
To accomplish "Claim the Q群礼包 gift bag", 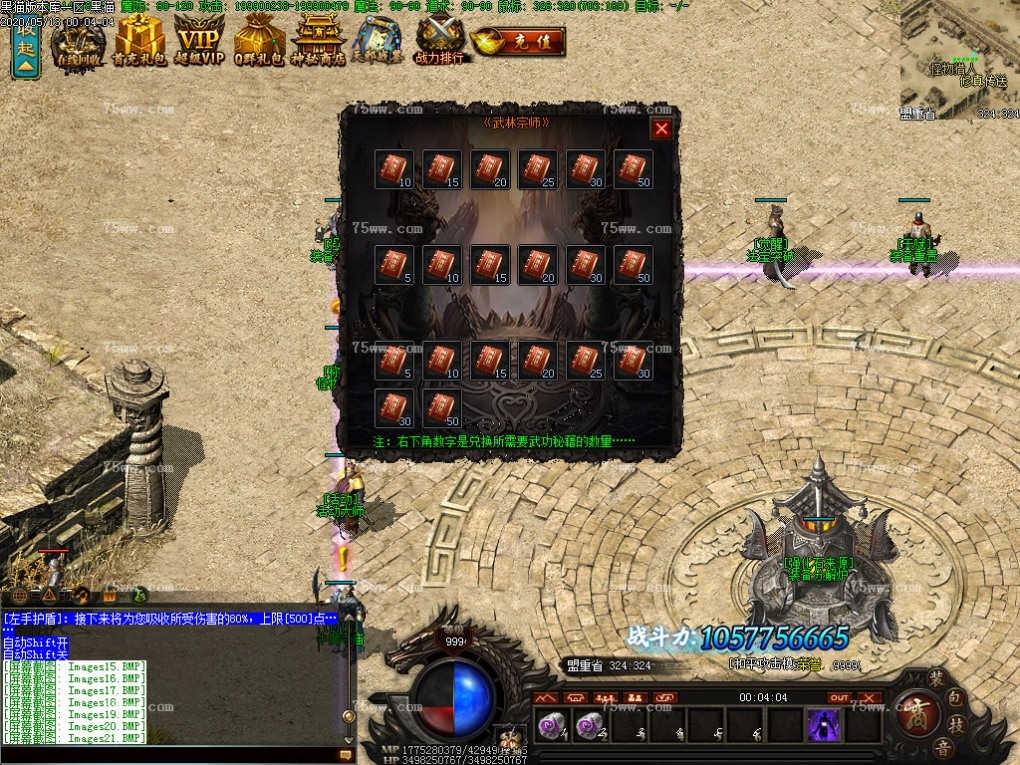I will click(x=259, y=42).
